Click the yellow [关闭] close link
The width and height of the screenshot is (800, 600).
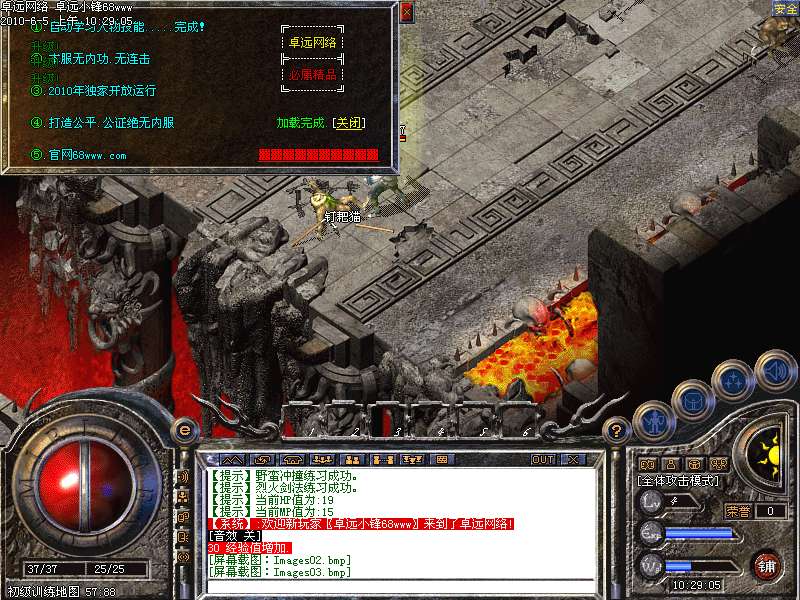[349, 123]
